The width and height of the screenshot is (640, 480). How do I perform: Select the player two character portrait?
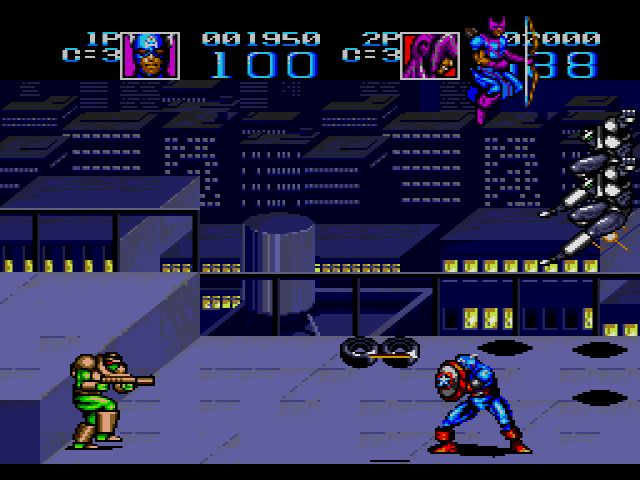point(430,56)
